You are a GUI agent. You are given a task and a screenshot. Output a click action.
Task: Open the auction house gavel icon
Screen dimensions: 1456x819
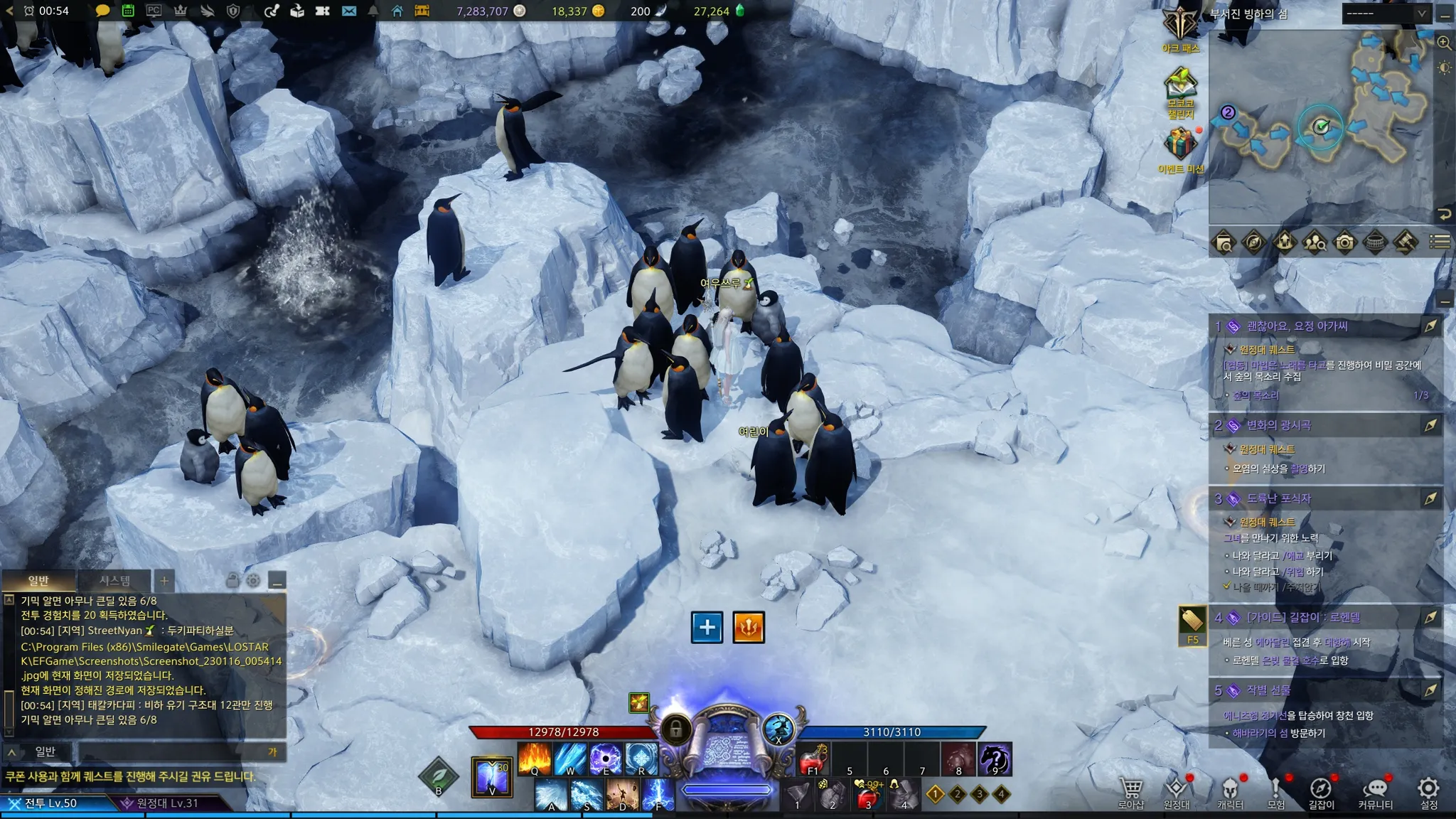[x=1406, y=242]
